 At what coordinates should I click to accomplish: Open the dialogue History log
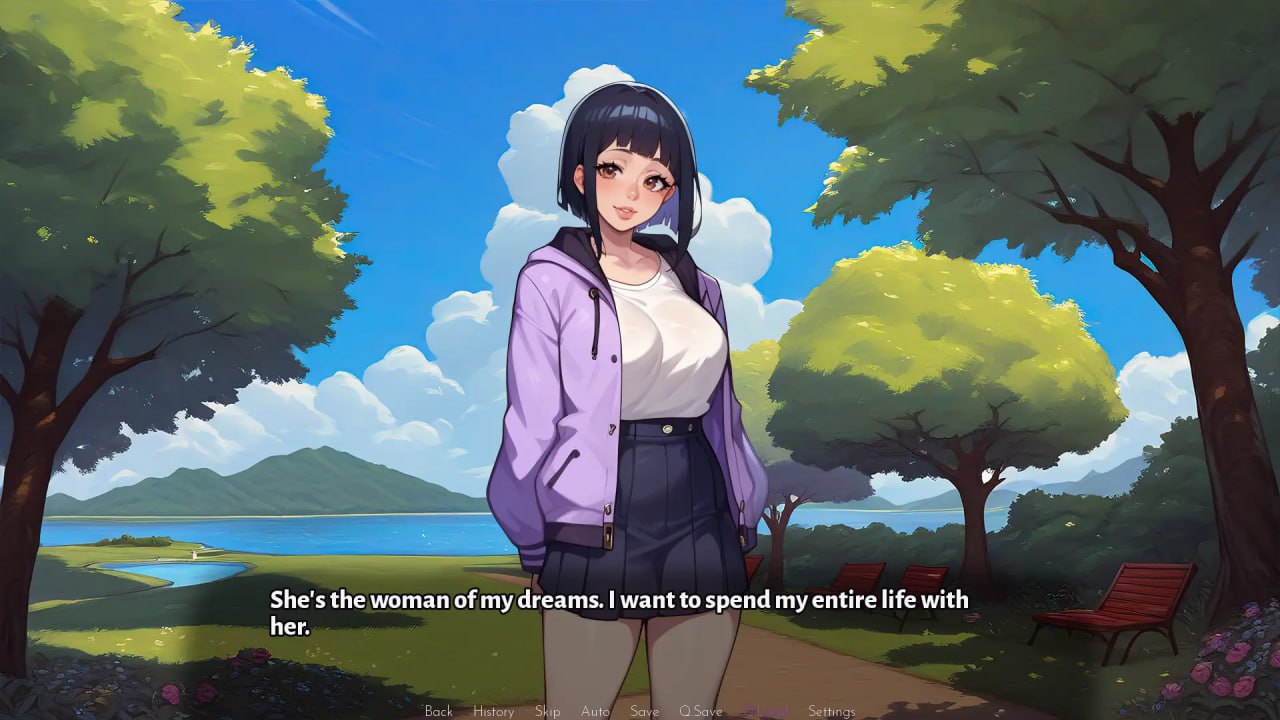pos(493,711)
